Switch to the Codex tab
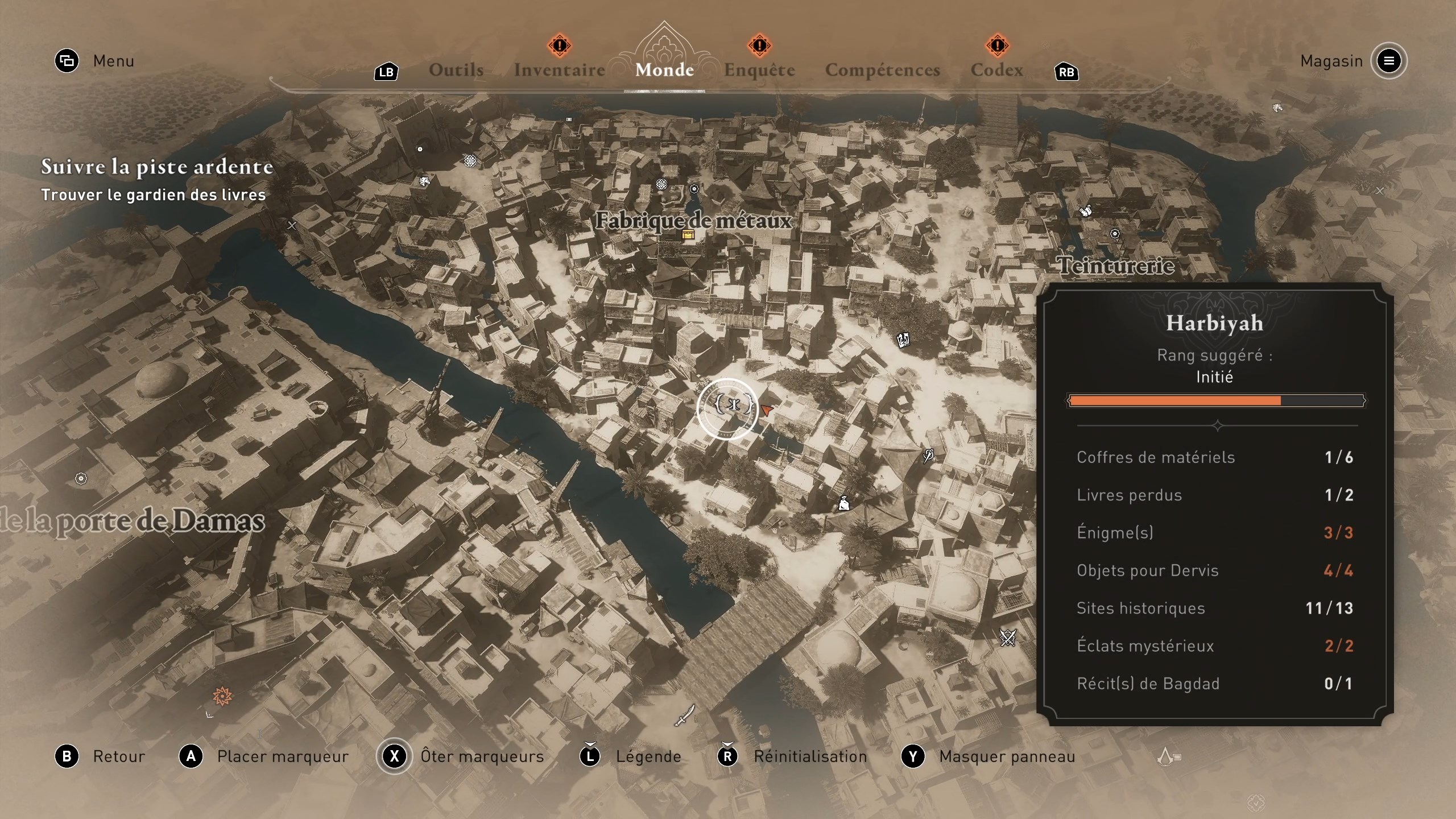Viewport: 1456px width, 819px height. [996, 69]
